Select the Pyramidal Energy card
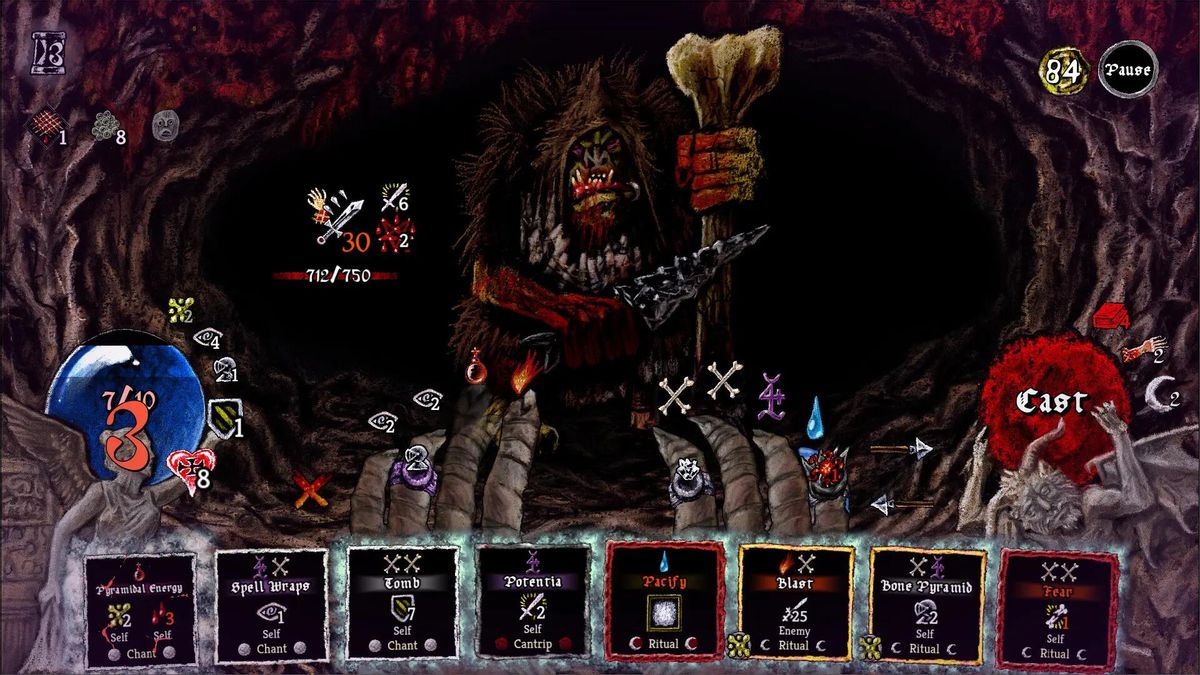The height and width of the screenshot is (675, 1200). [141, 607]
